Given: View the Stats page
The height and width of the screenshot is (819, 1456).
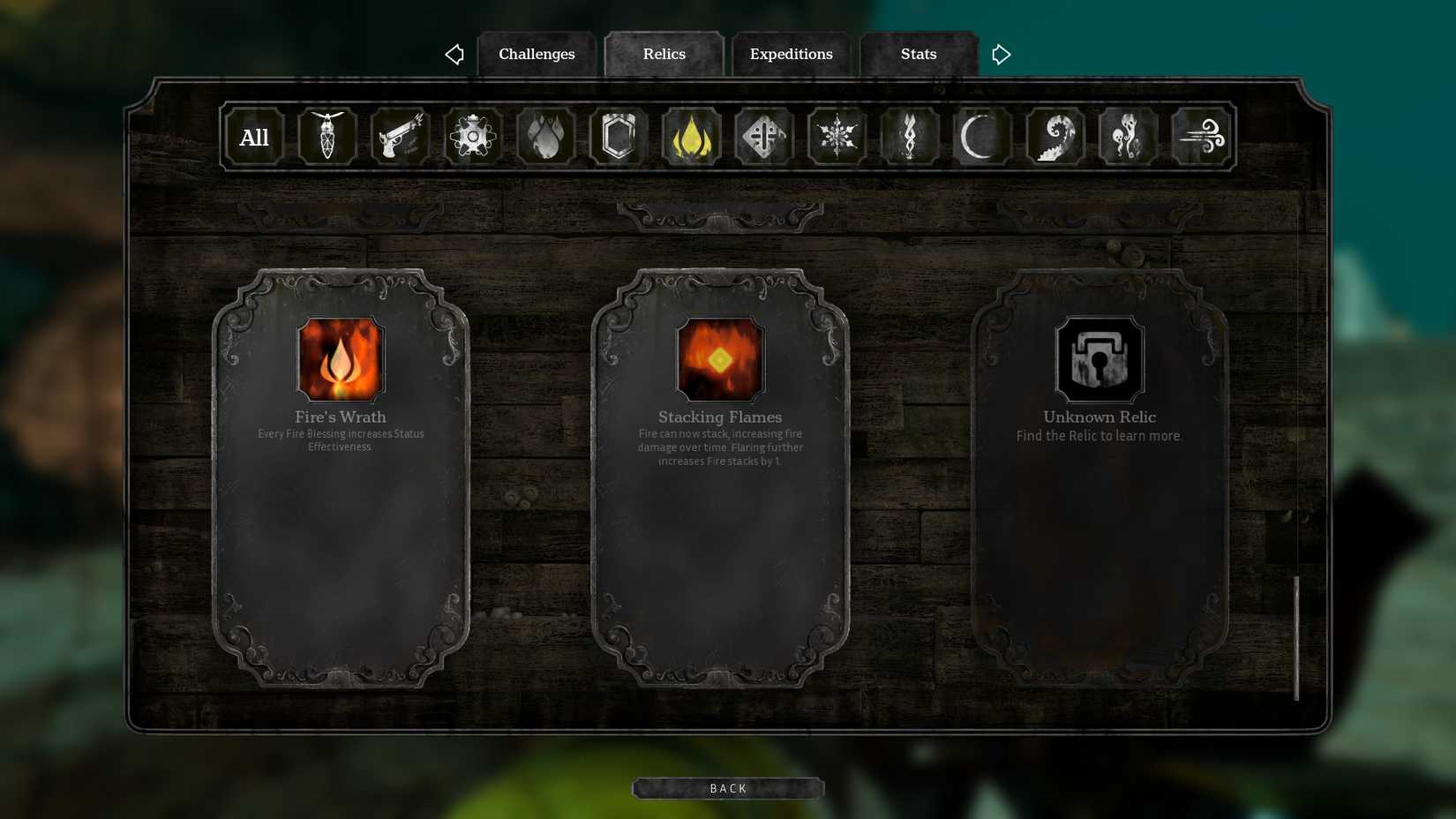Looking at the screenshot, I should tap(918, 54).
